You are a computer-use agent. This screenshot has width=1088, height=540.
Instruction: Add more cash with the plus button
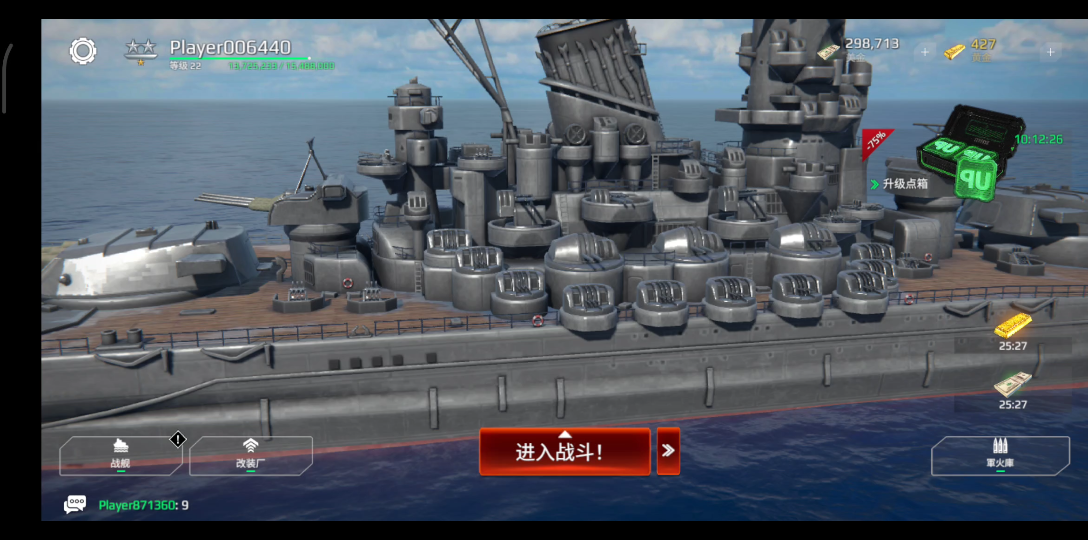925,51
